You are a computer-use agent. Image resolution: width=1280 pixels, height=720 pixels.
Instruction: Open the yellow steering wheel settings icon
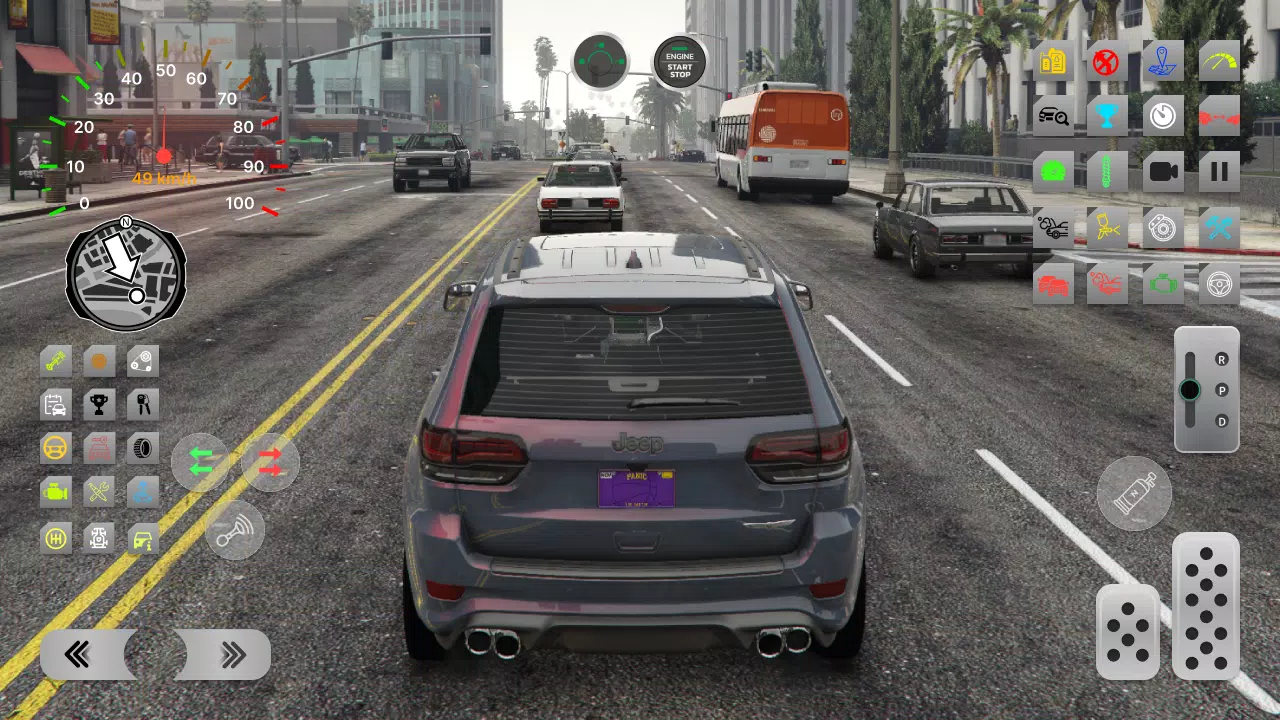tap(55, 448)
